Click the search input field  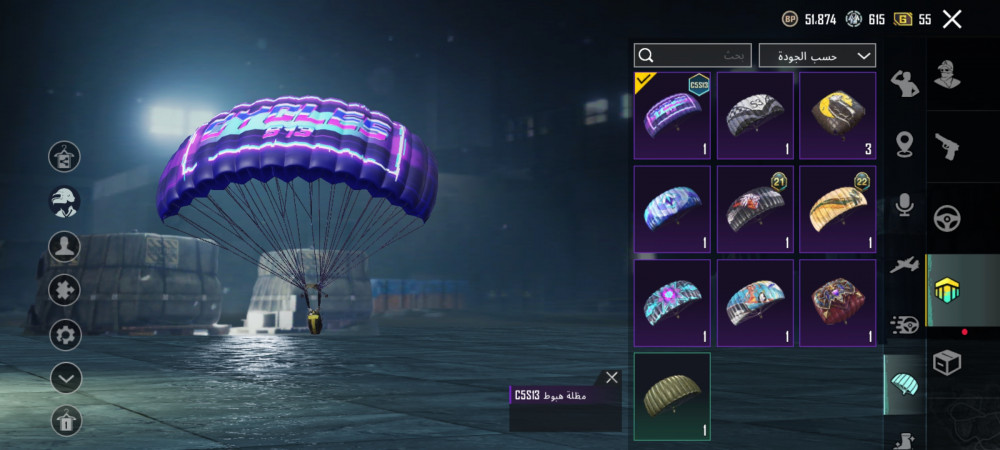point(694,56)
